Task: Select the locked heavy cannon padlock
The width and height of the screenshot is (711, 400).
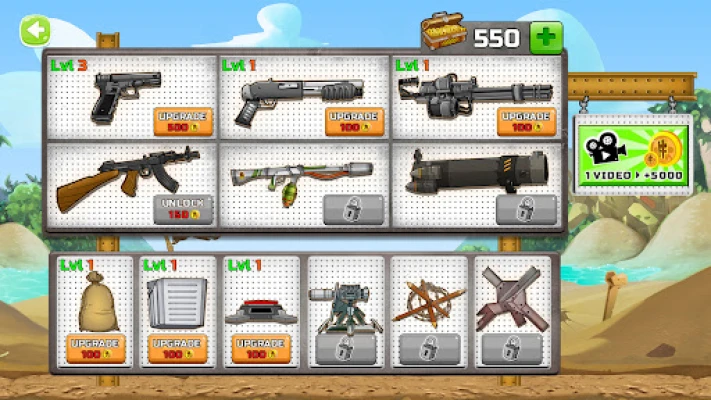Action: coord(526,209)
